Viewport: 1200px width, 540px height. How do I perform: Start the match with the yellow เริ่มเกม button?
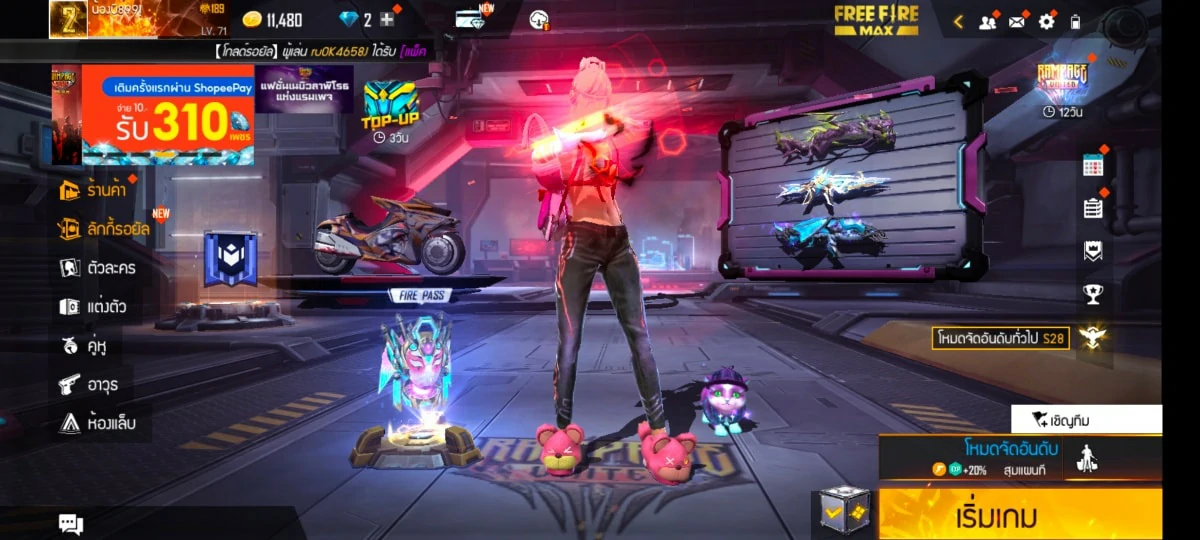(1020, 515)
